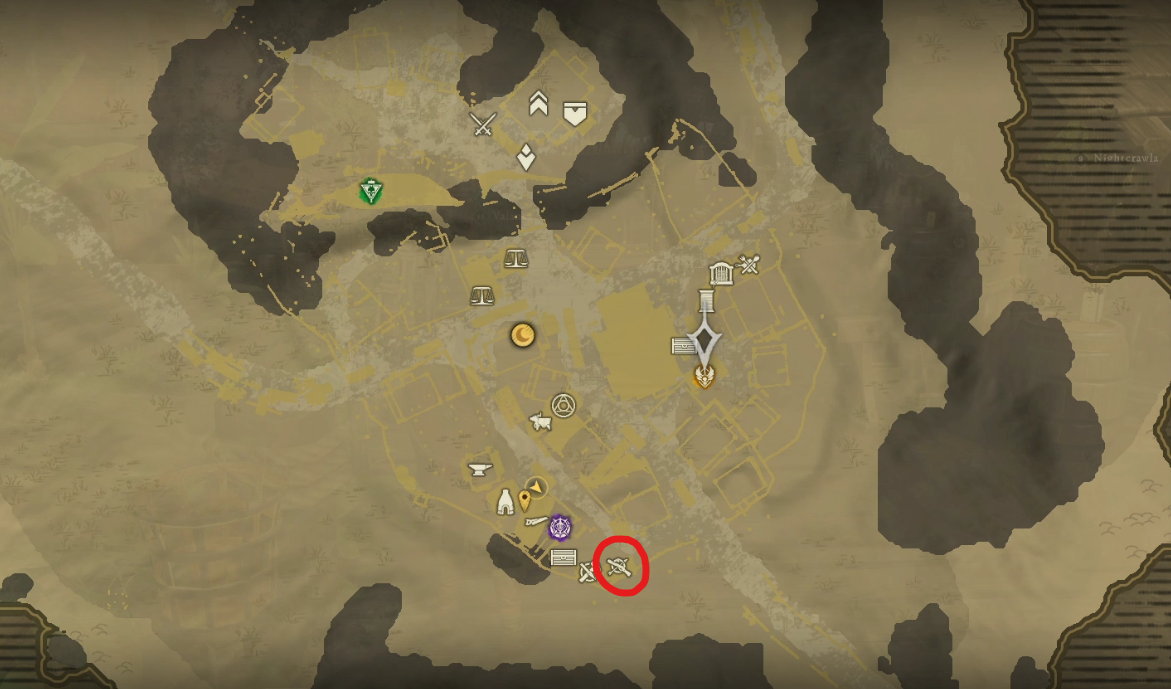The image size is (1171, 689).
Task: Select the purple faction emblem marker
Action: tap(560, 526)
